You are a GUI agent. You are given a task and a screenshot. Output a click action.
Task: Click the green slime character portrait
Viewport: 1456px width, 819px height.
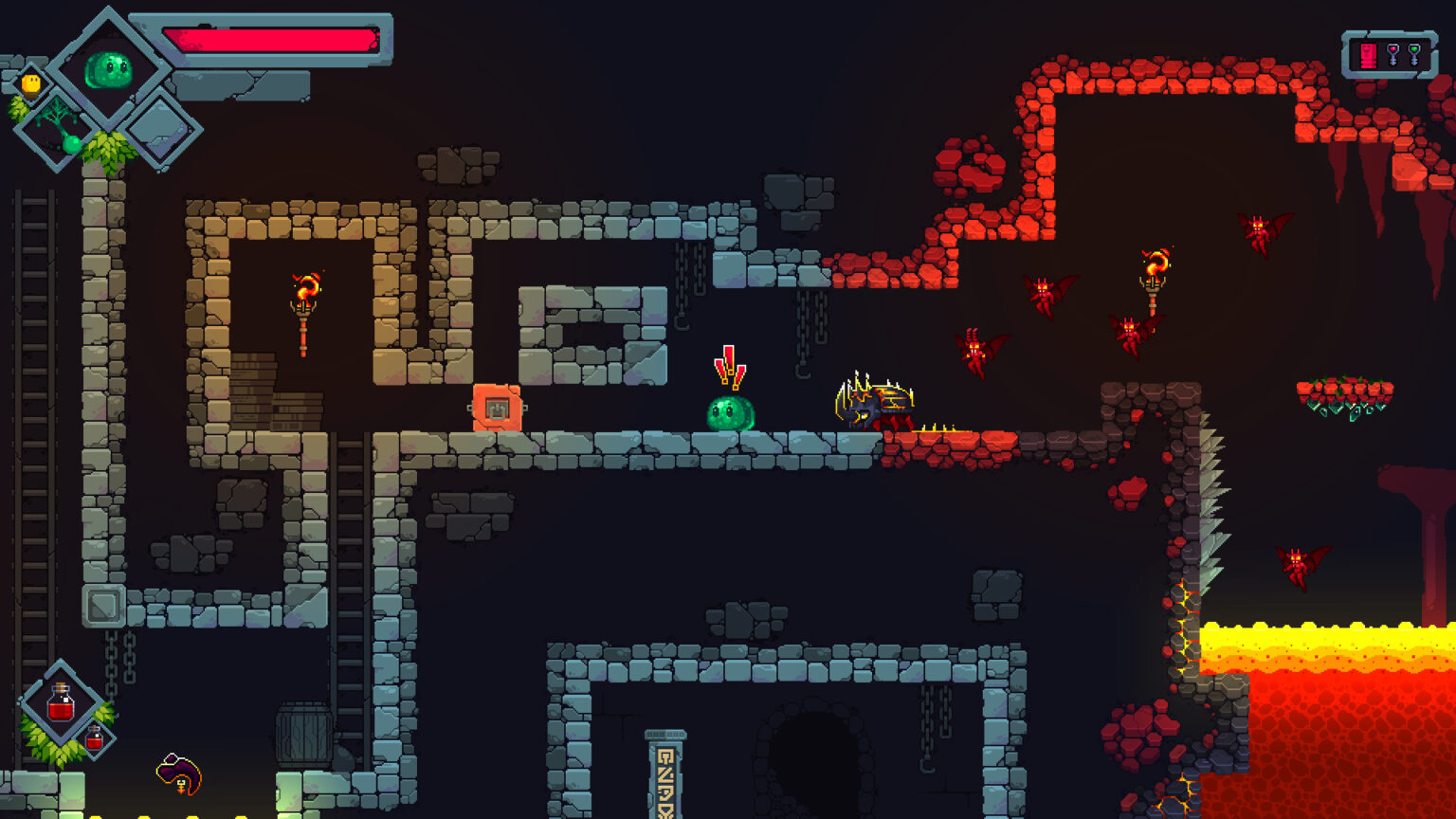[x=110, y=69]
